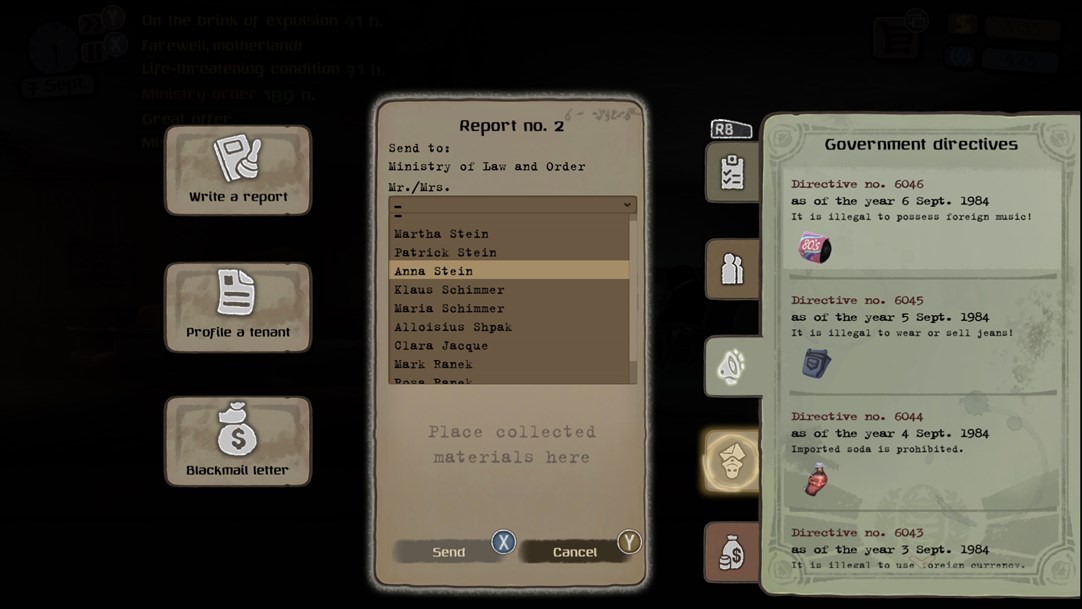Open the tenants people tab
This screenshot has width=1082, height=609.
click(x=732, y=269)
